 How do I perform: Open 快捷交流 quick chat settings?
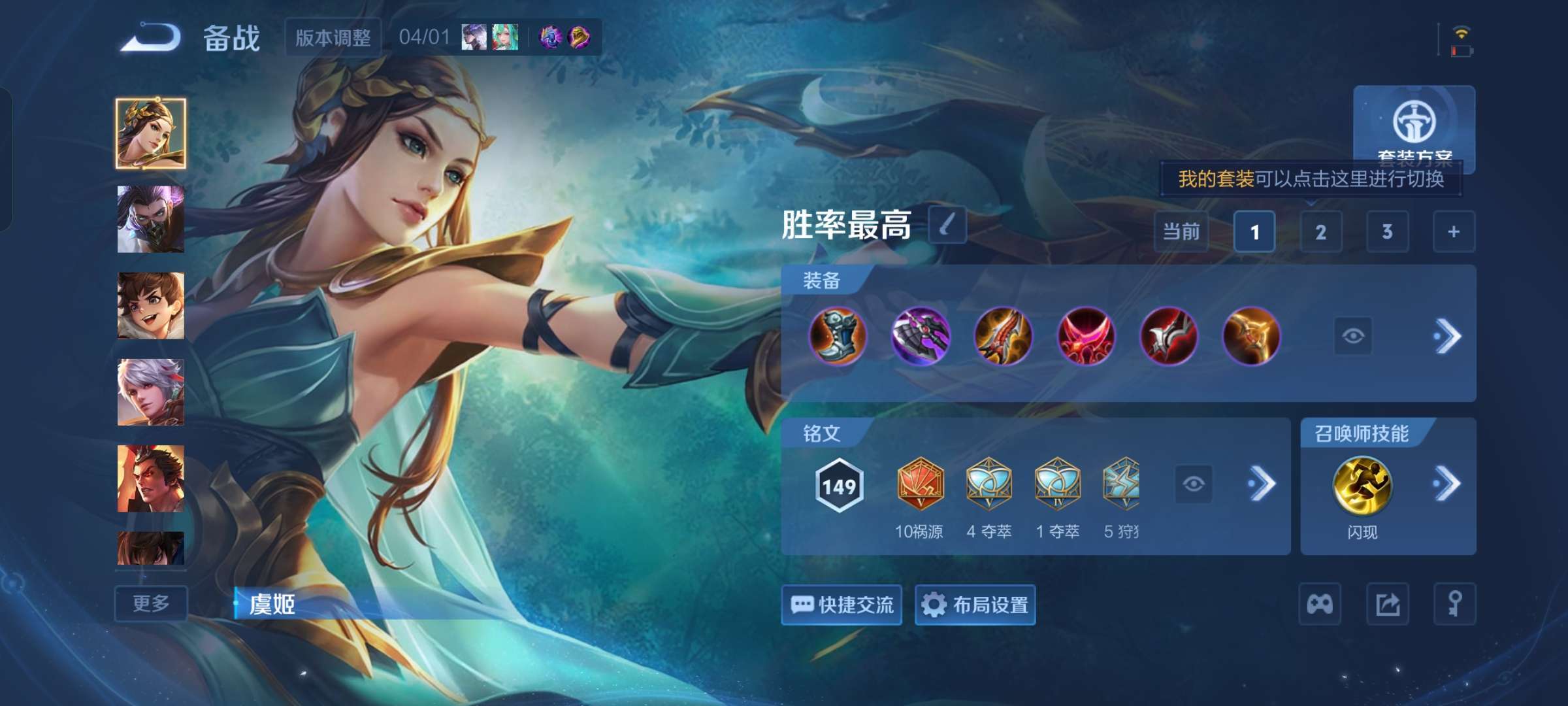tap(841, 606)
